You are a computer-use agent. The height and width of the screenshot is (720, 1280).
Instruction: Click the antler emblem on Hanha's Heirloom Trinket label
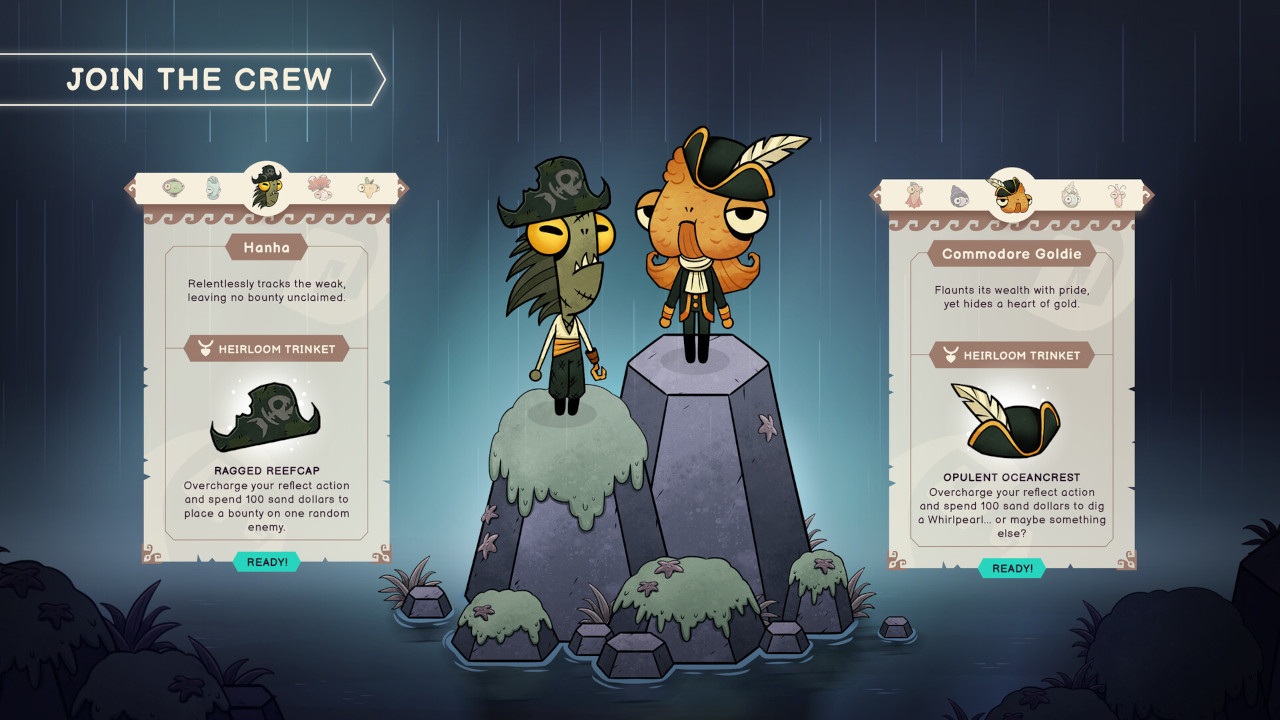tap(205, 349)
